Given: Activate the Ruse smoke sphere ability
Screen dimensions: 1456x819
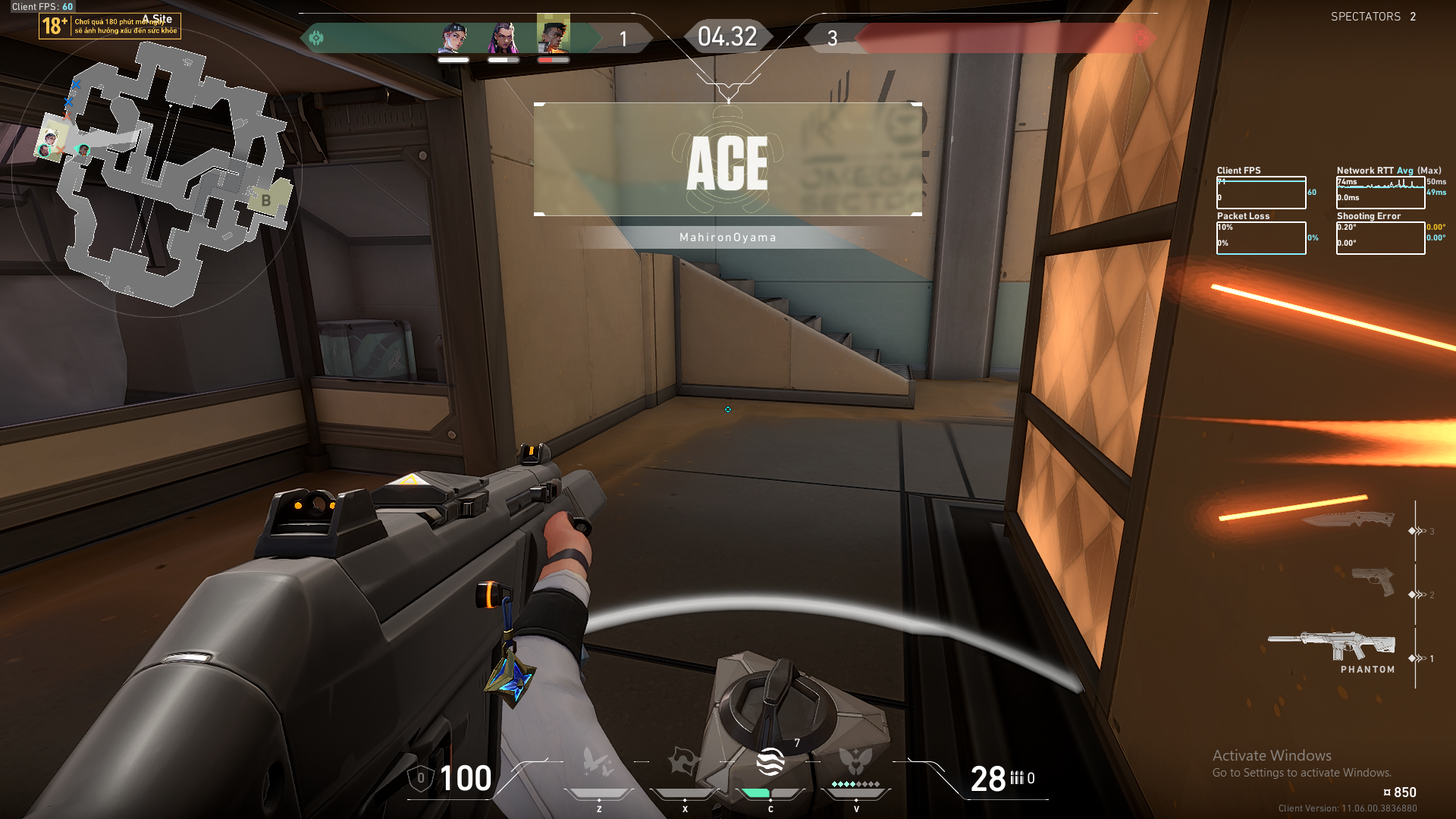Looking at the screenshot, I should 770,762.
